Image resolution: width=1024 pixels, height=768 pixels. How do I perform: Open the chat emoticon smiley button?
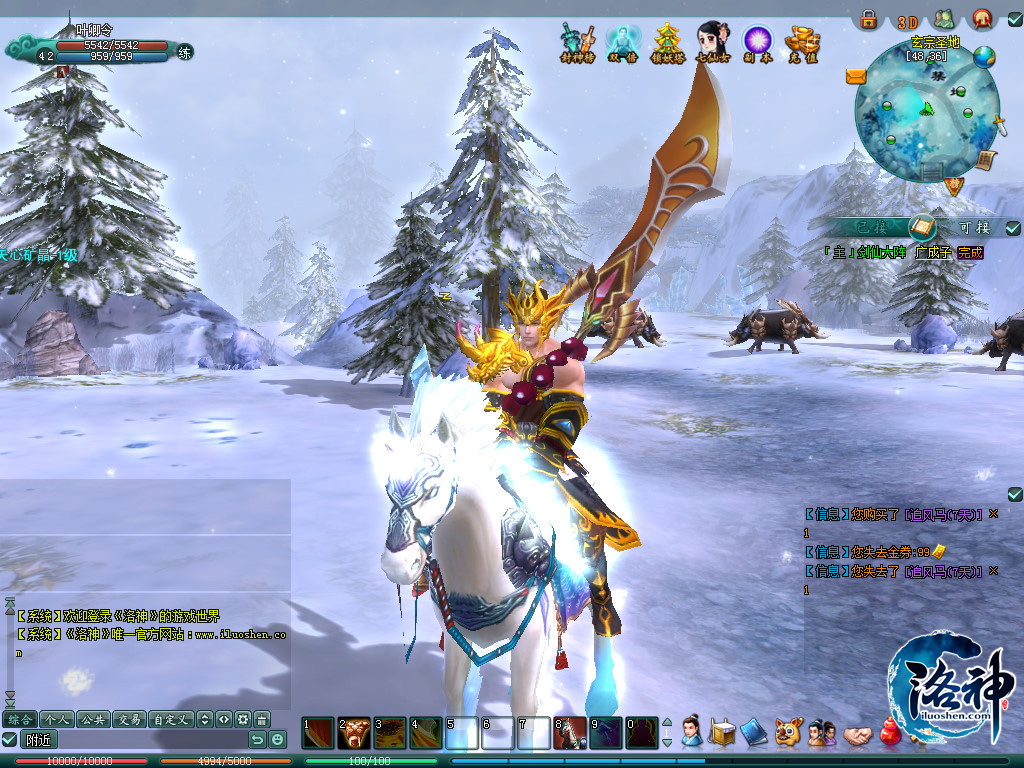(277, 740)
